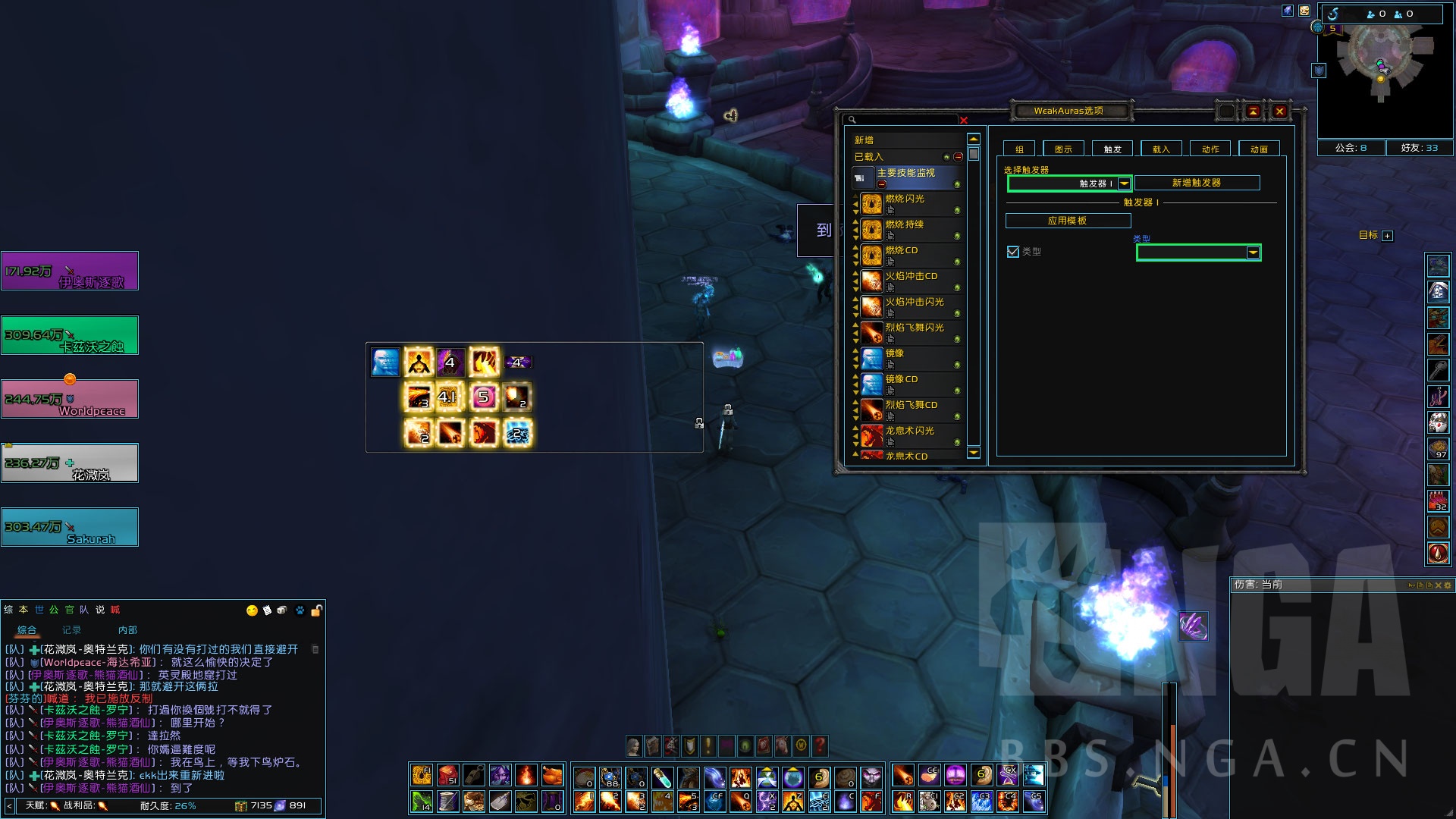Click the red X on the 伤害 window
Viewport: 1456px width, 819px height.
click(x=1438, y=585)
